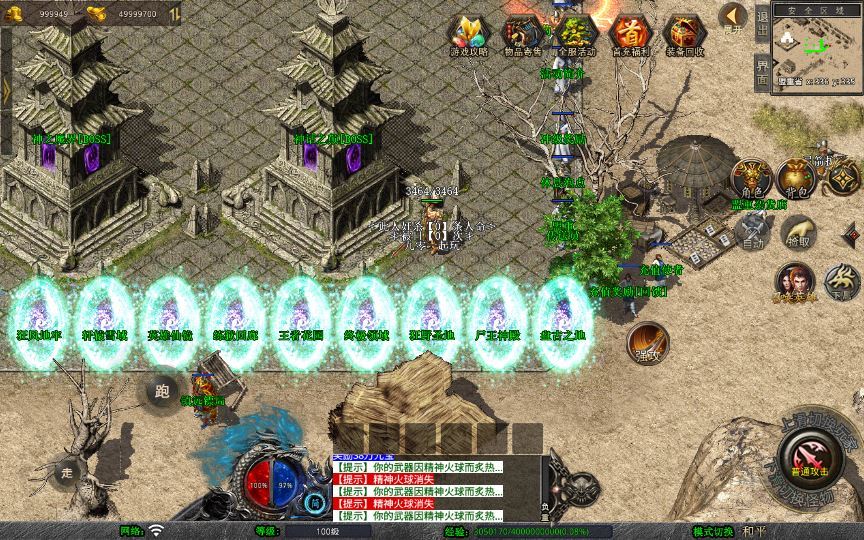Claim the 首充福利 first-recharge bonus
The width and height of the screenshot is (864, 540).
coord(630,34)
